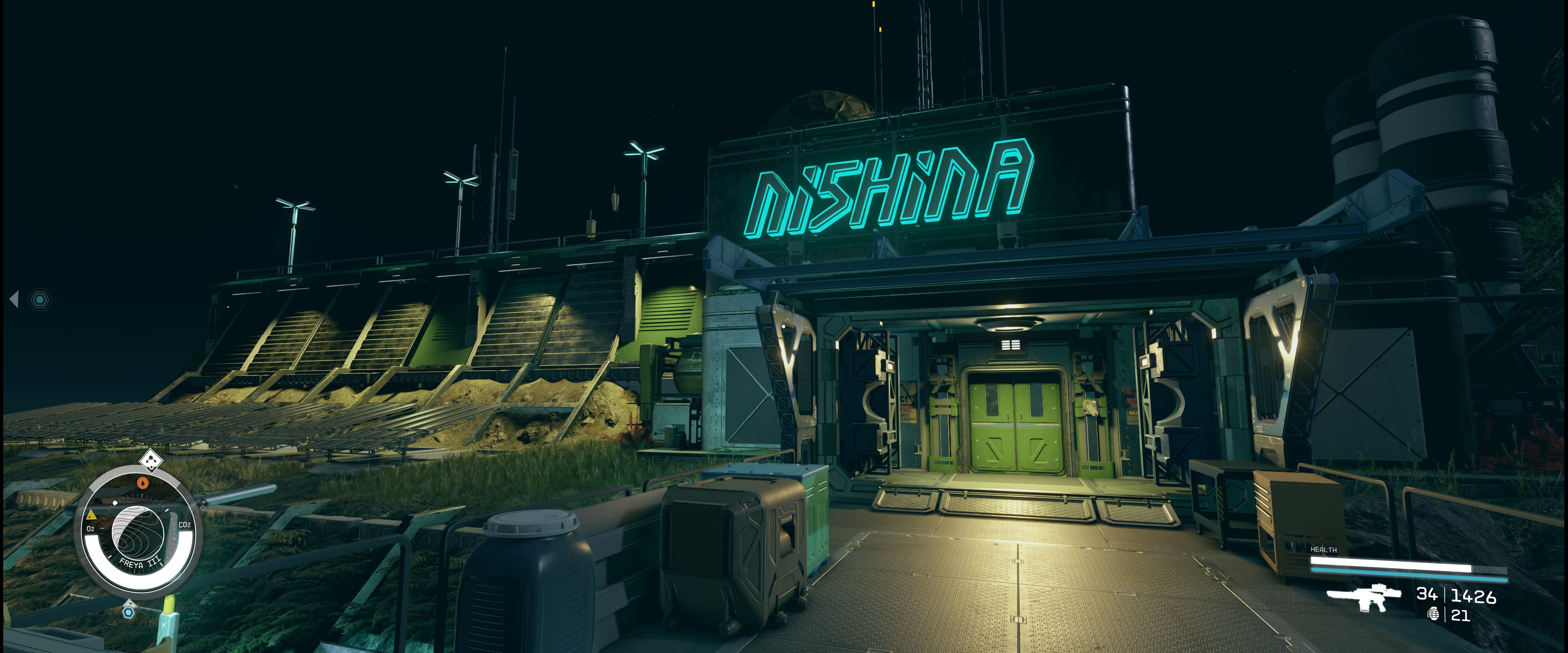Click the orange droplet marker on compass
The image size is (1568, 653).
pos(143,483)
